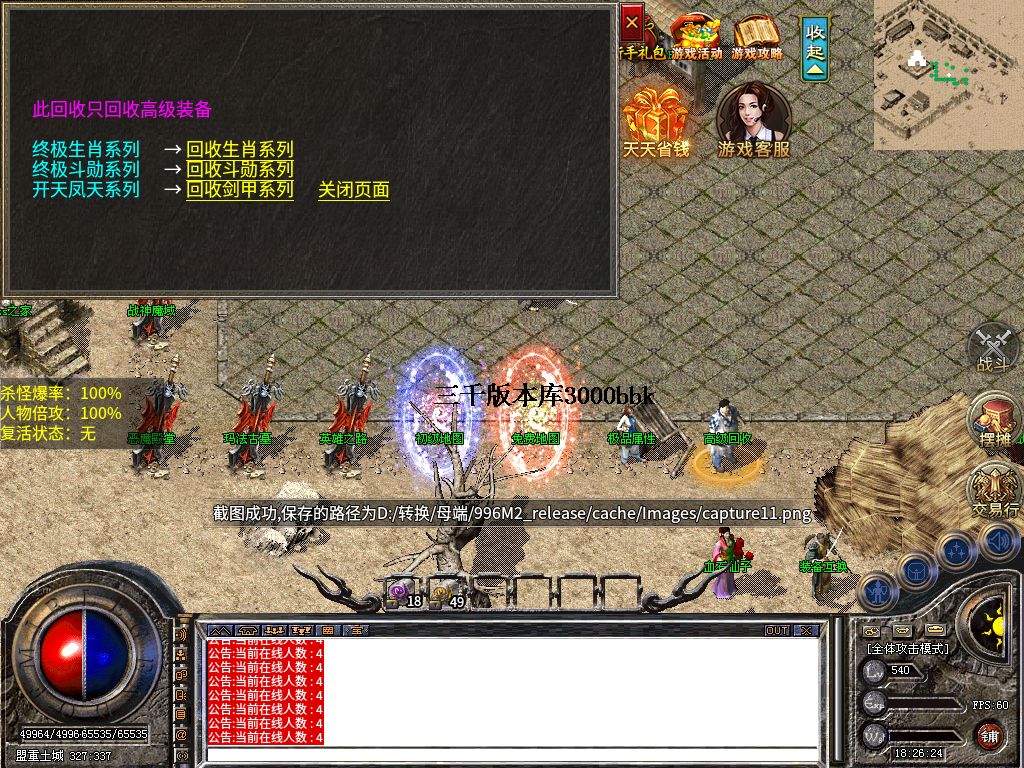
Task: Toggle the 战斗 crossed swords button
Action: (x=993, y=349)
